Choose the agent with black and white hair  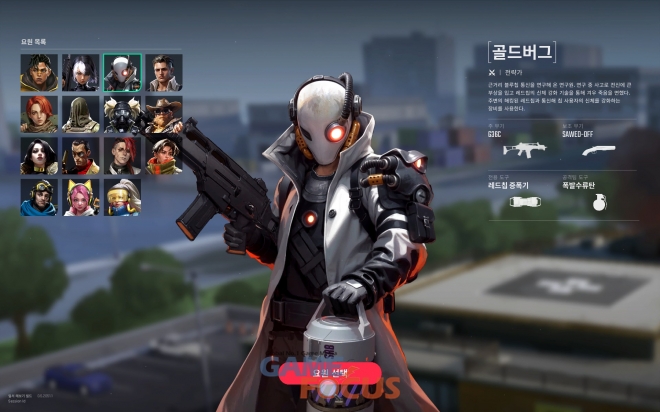pos(81,73)
